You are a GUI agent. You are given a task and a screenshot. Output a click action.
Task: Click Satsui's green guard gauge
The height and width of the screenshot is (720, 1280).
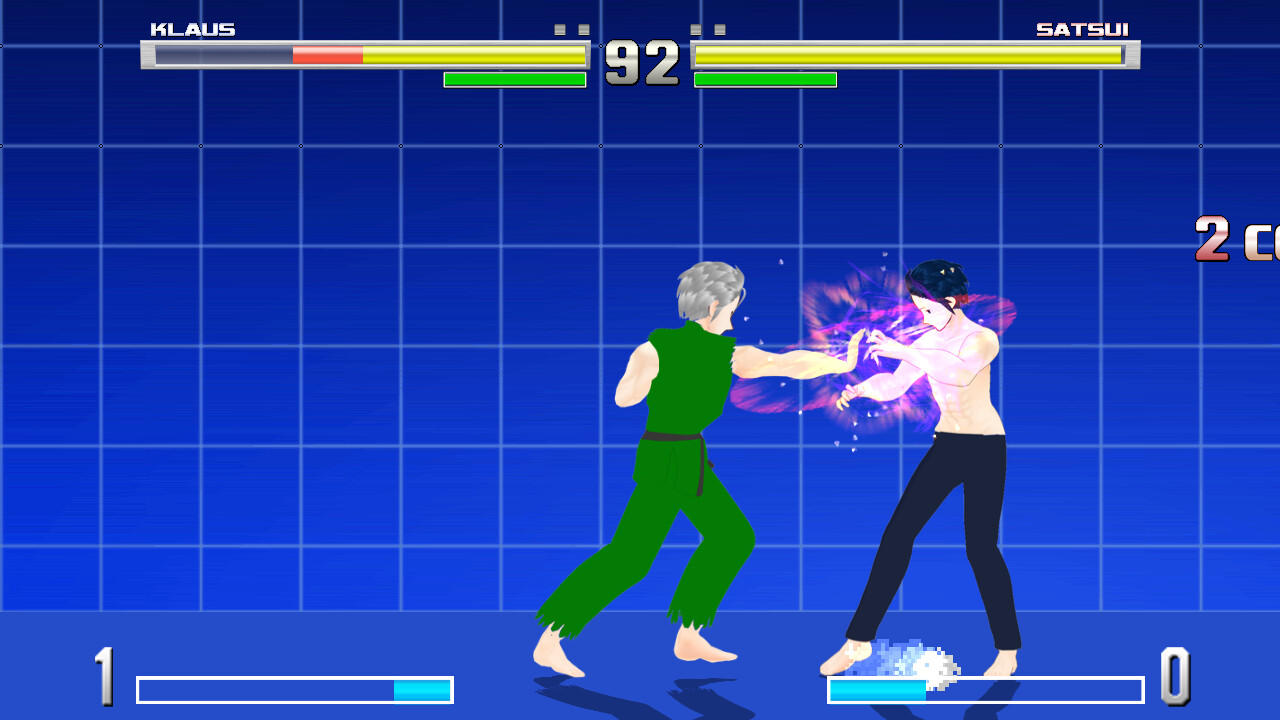[x=765, y=77]
